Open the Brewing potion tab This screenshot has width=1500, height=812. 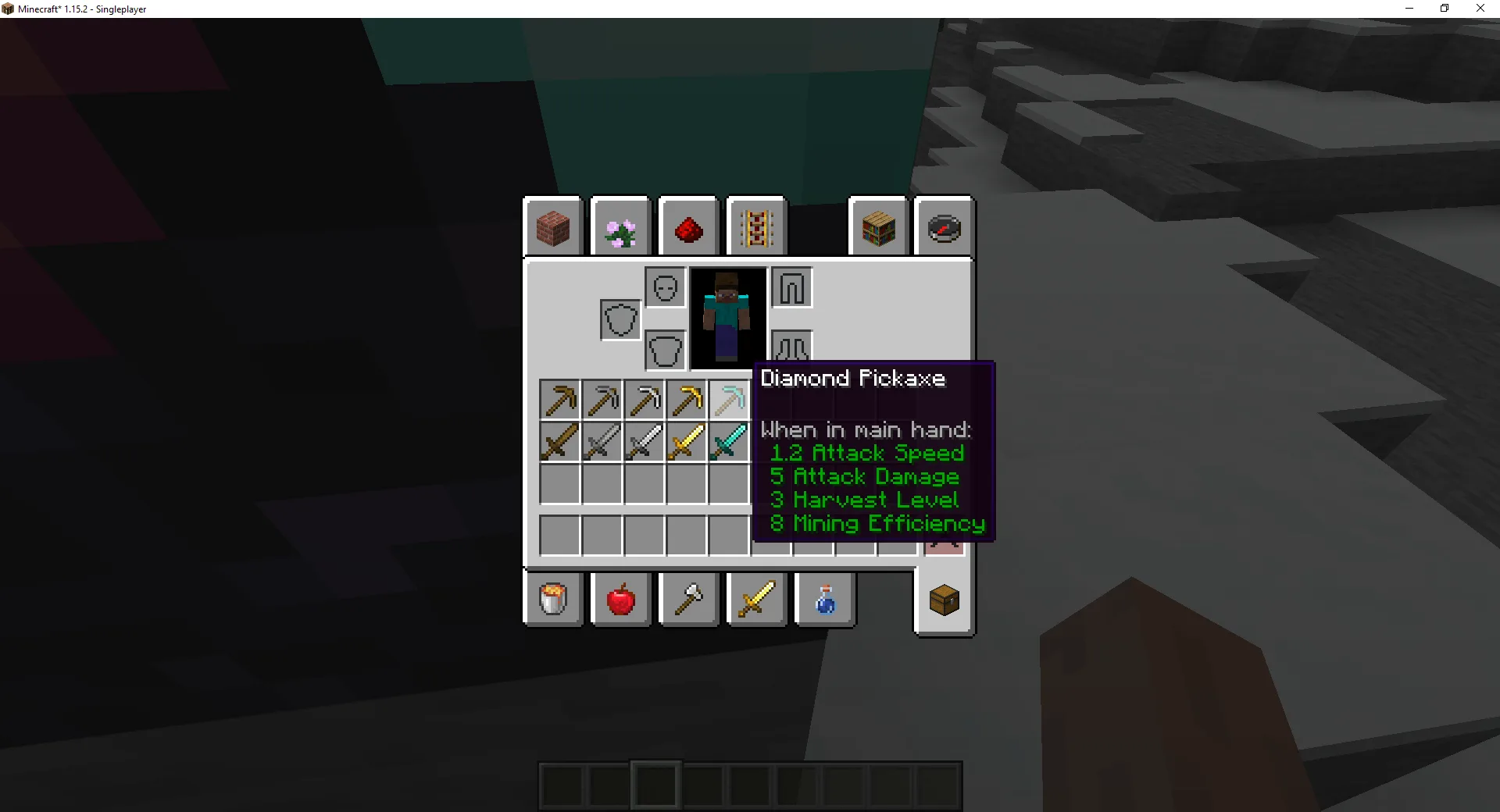coord(824,600)
